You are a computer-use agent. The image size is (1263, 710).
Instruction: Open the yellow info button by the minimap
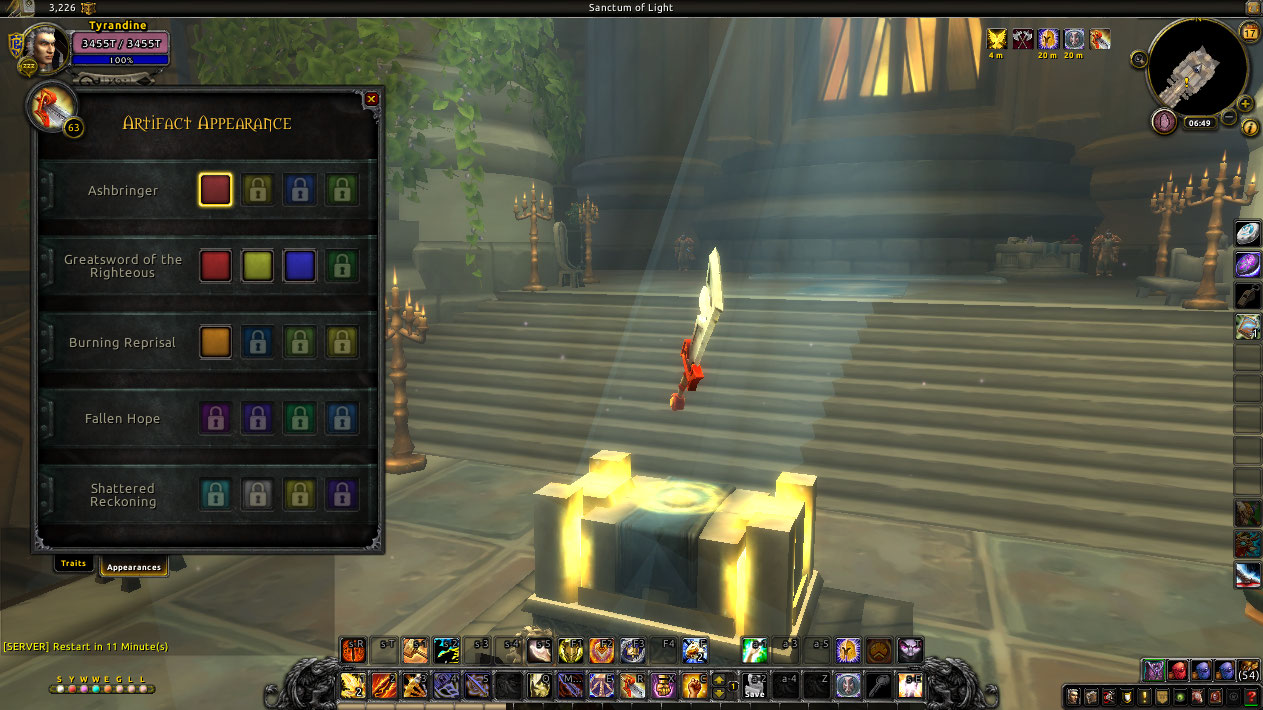1249,128
